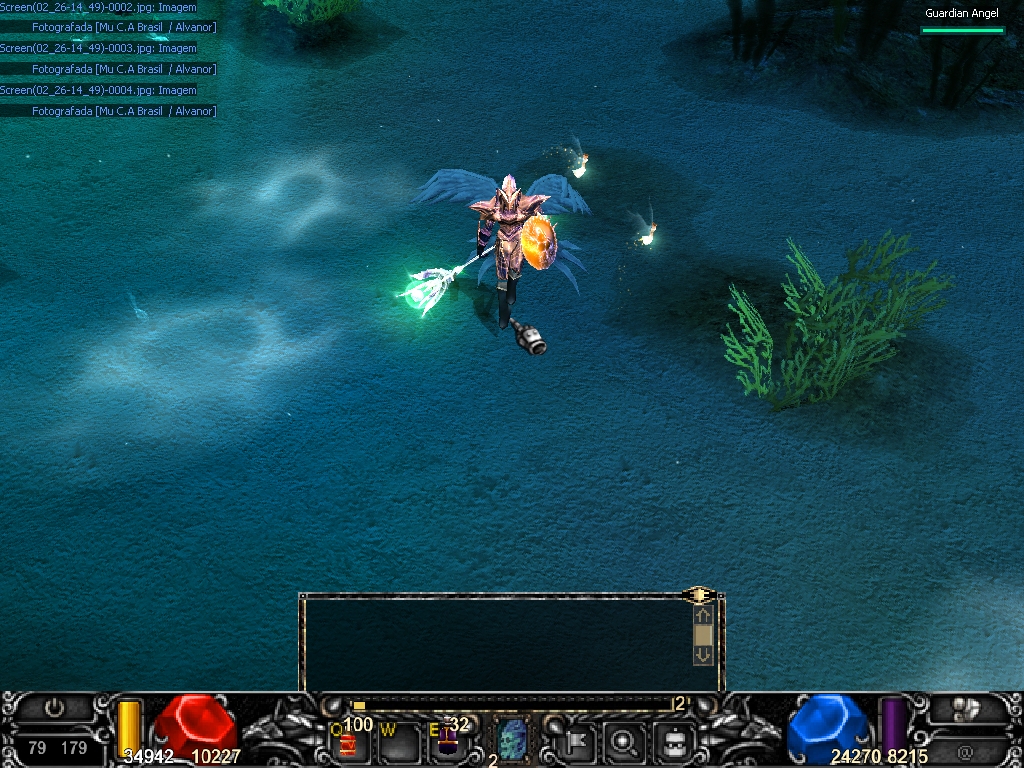Screen dimensions: 1024x768
Task: Click inside the chat log window
Action: click(495, 645)
